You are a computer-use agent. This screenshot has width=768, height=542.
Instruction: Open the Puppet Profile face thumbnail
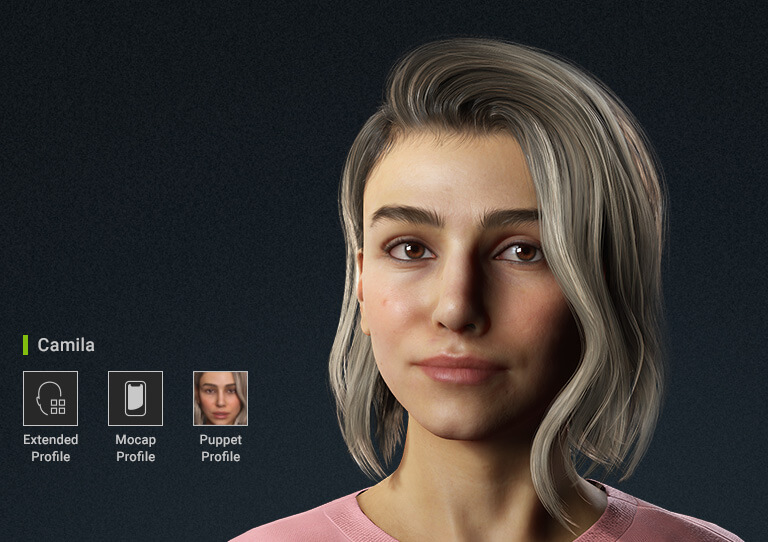click(220, 398)
